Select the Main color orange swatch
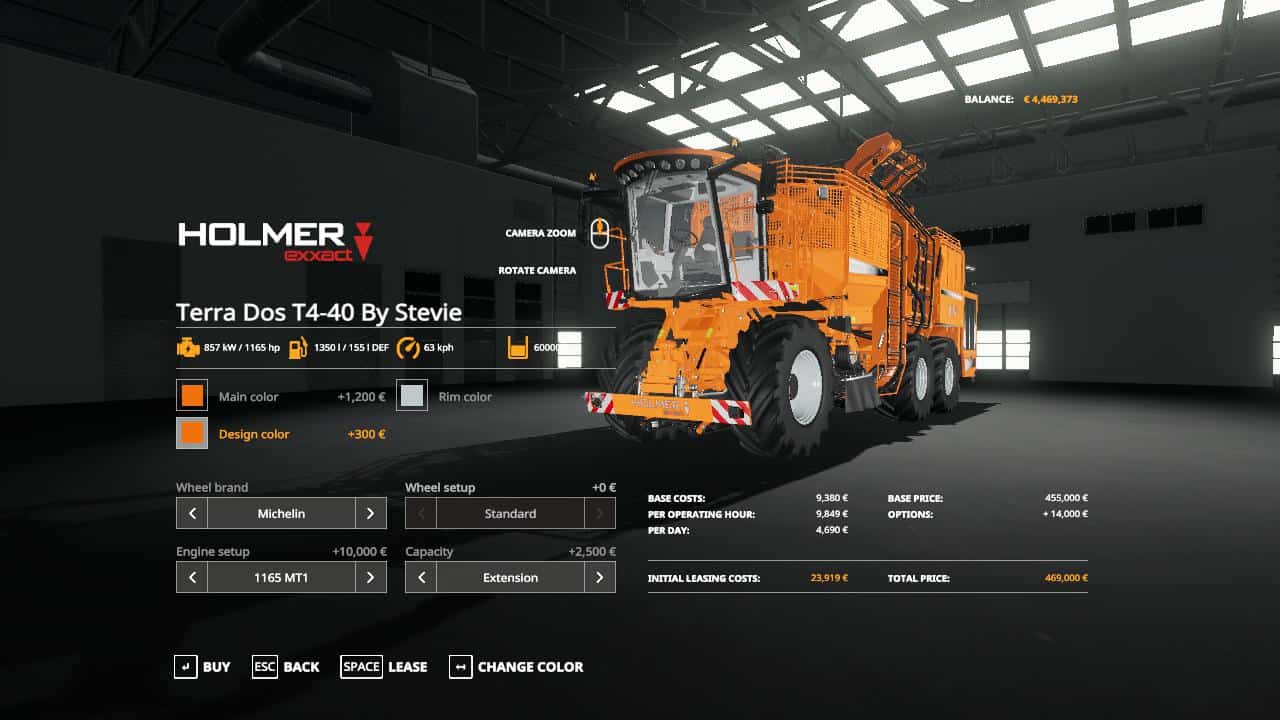The image size is (1280, 720). click(192, 396)
